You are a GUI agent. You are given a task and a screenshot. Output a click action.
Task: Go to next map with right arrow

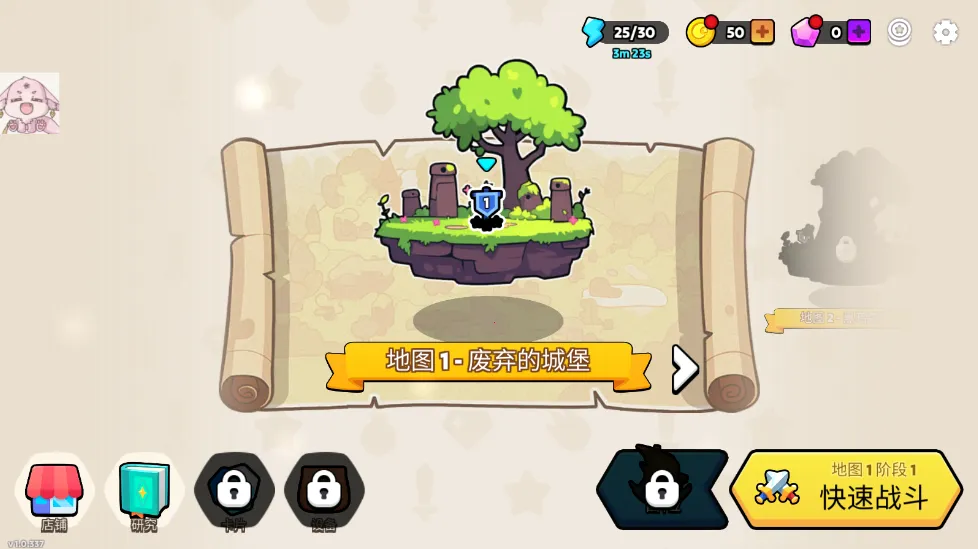point(685,369)
